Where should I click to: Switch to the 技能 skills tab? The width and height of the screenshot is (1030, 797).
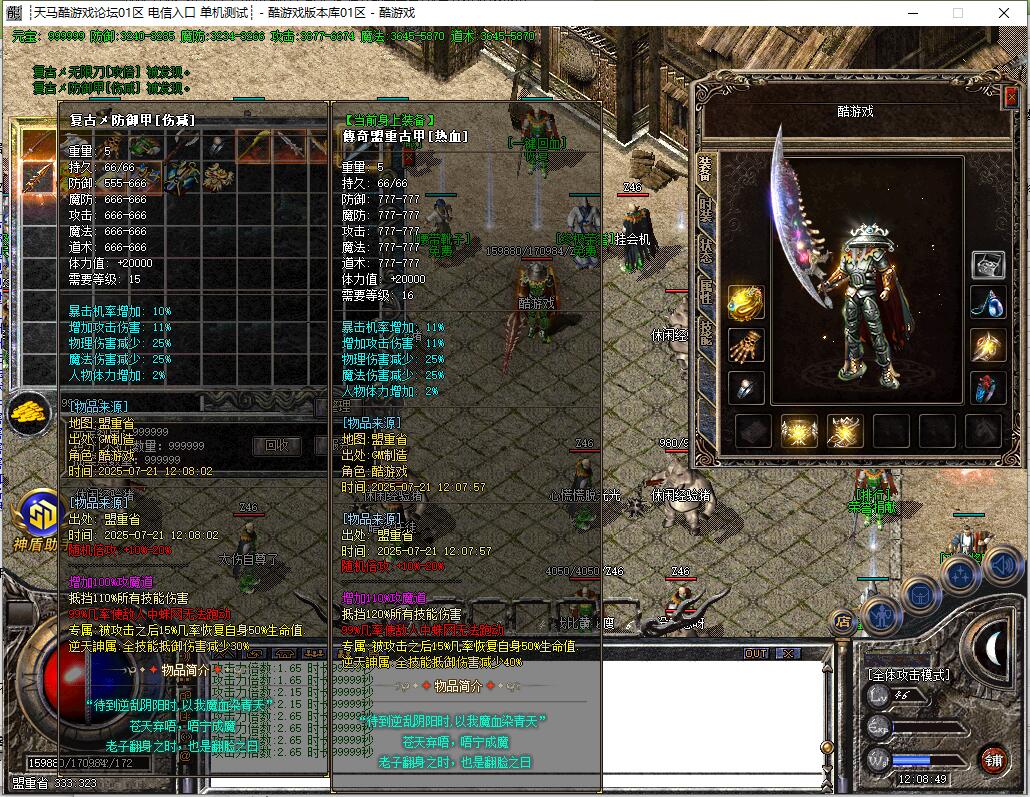(706, 331)
